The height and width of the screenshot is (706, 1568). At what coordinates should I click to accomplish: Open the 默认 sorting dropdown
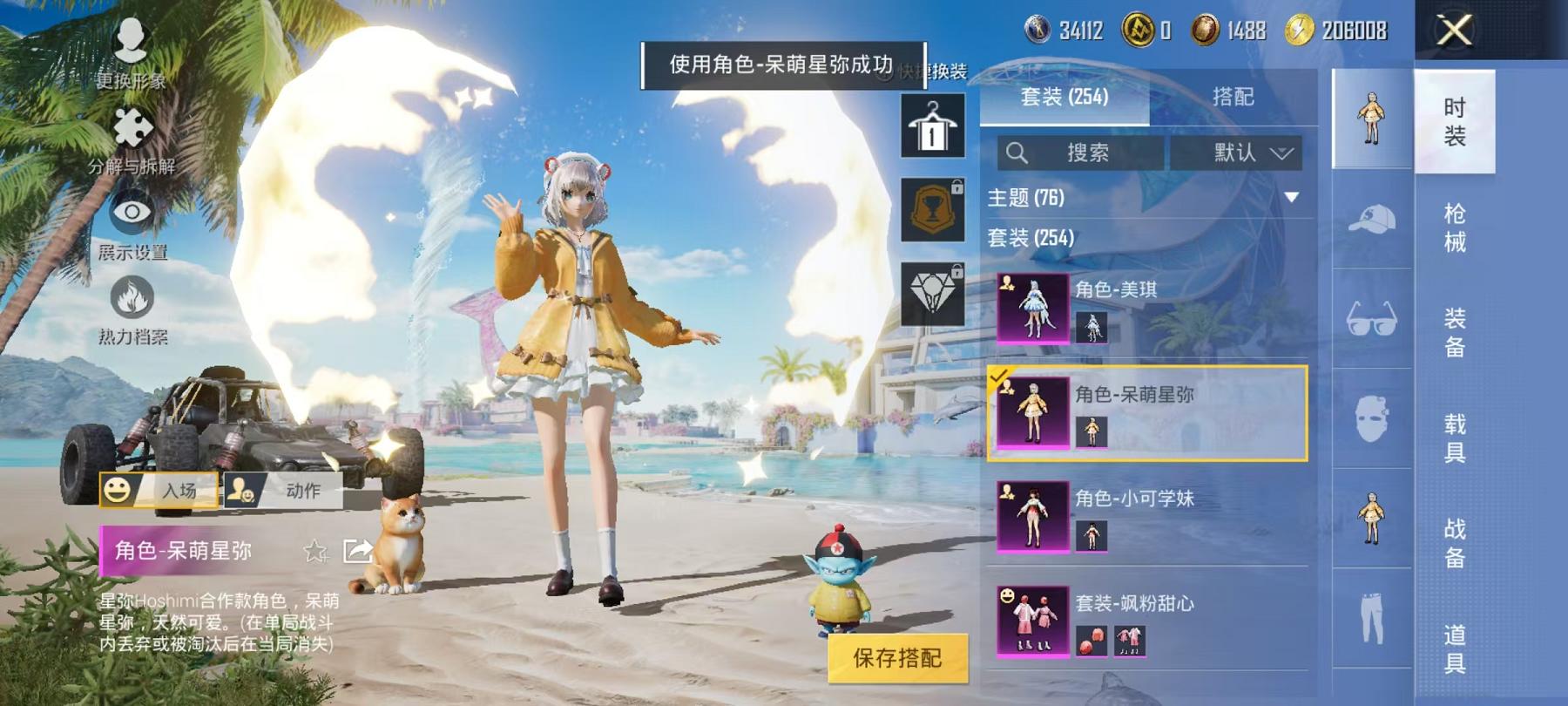click(x=1241, y=153)
